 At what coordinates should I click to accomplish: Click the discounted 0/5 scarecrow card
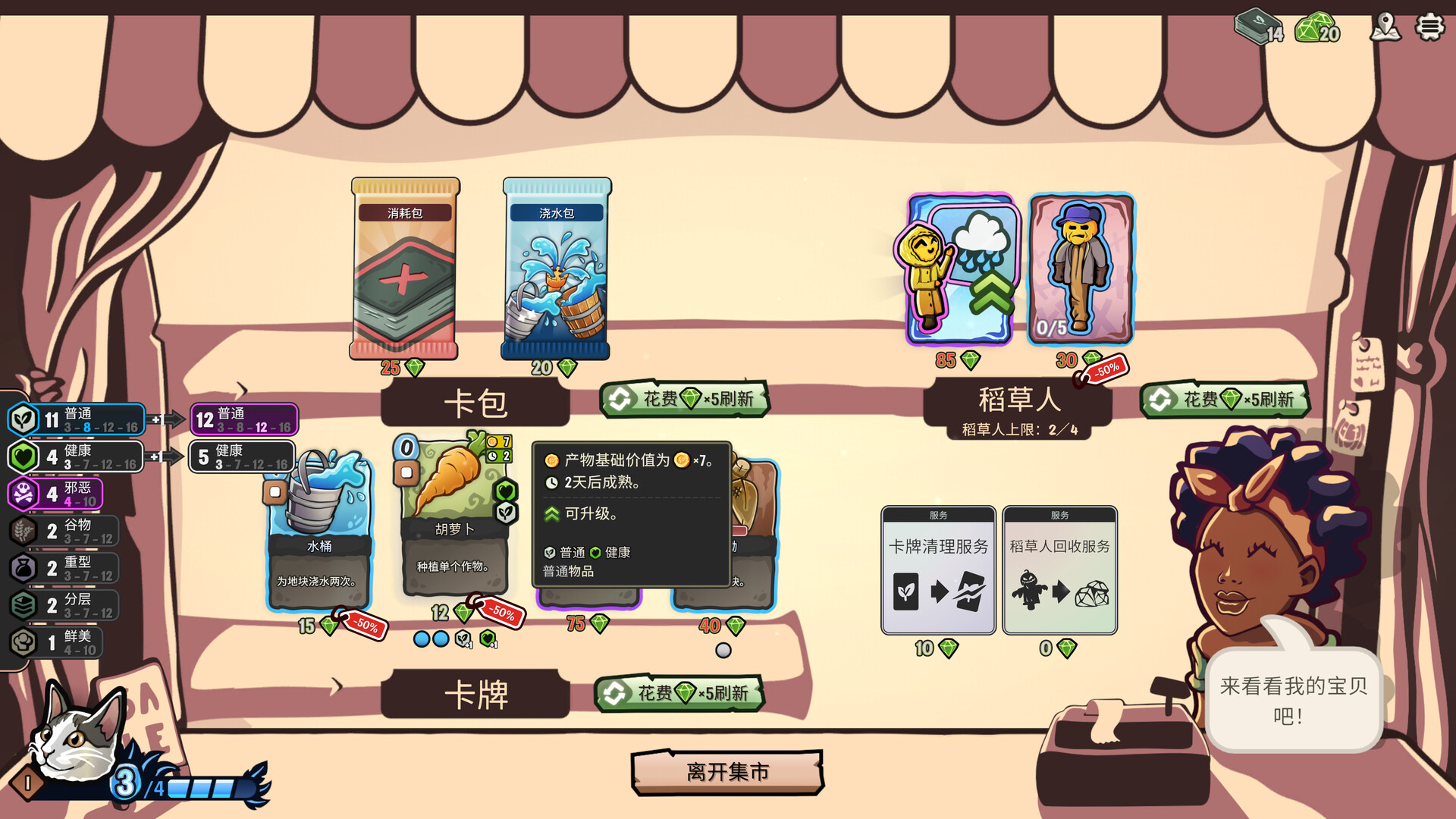pyautogui.click(x=1080, y=271)
